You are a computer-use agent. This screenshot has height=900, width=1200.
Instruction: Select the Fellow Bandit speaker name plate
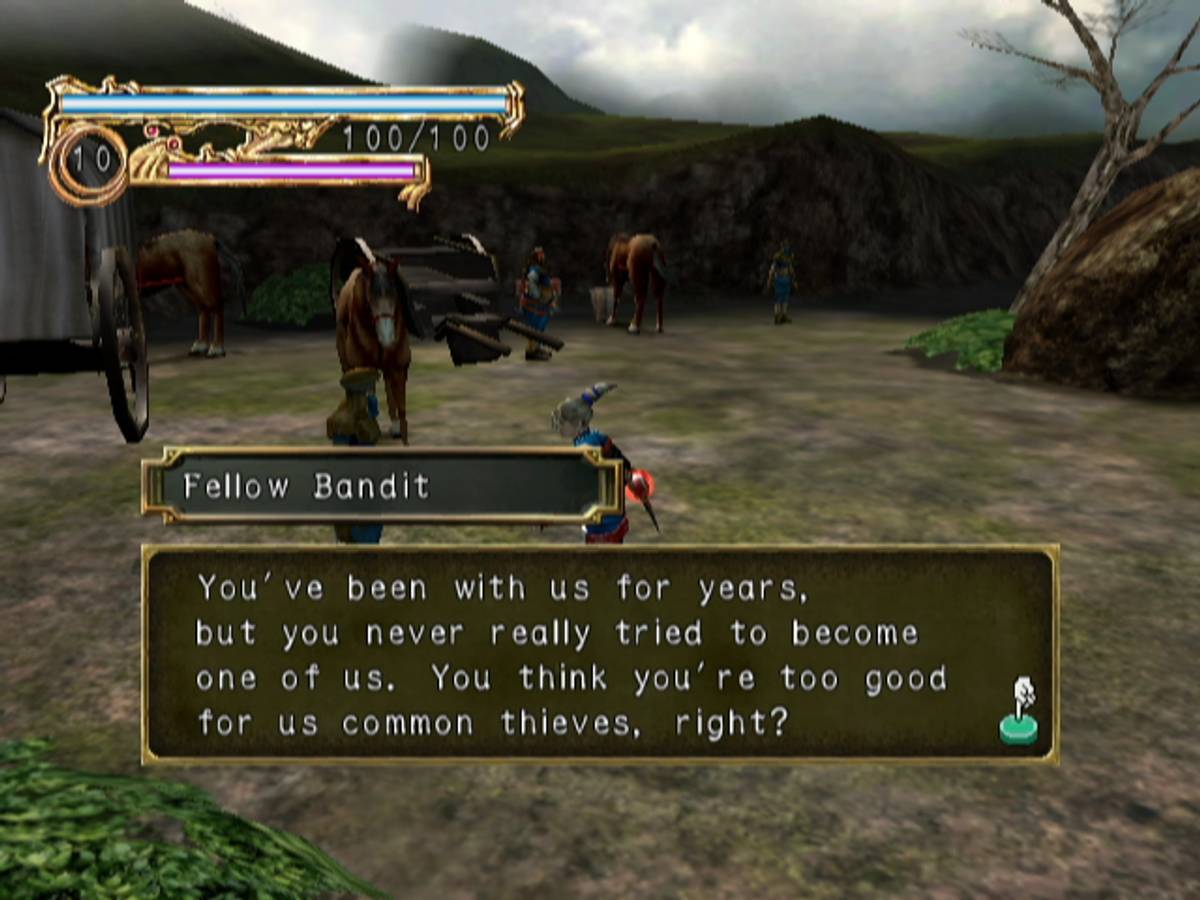[x=381, y=486]
